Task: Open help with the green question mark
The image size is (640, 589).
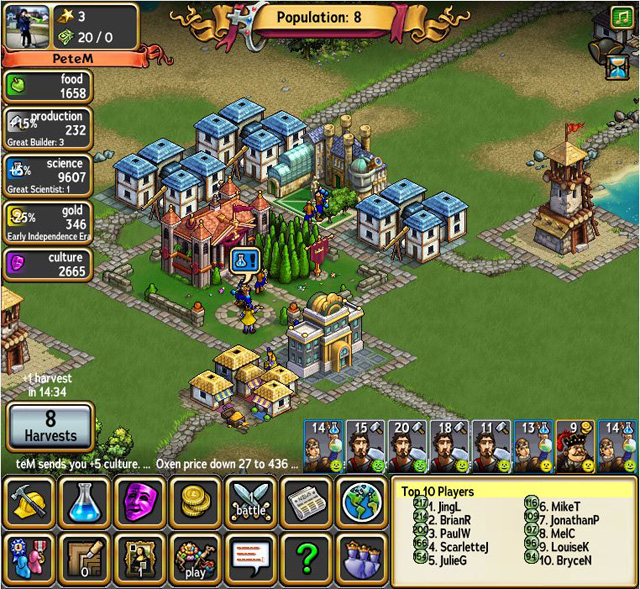Action: (x=306, y=558)
